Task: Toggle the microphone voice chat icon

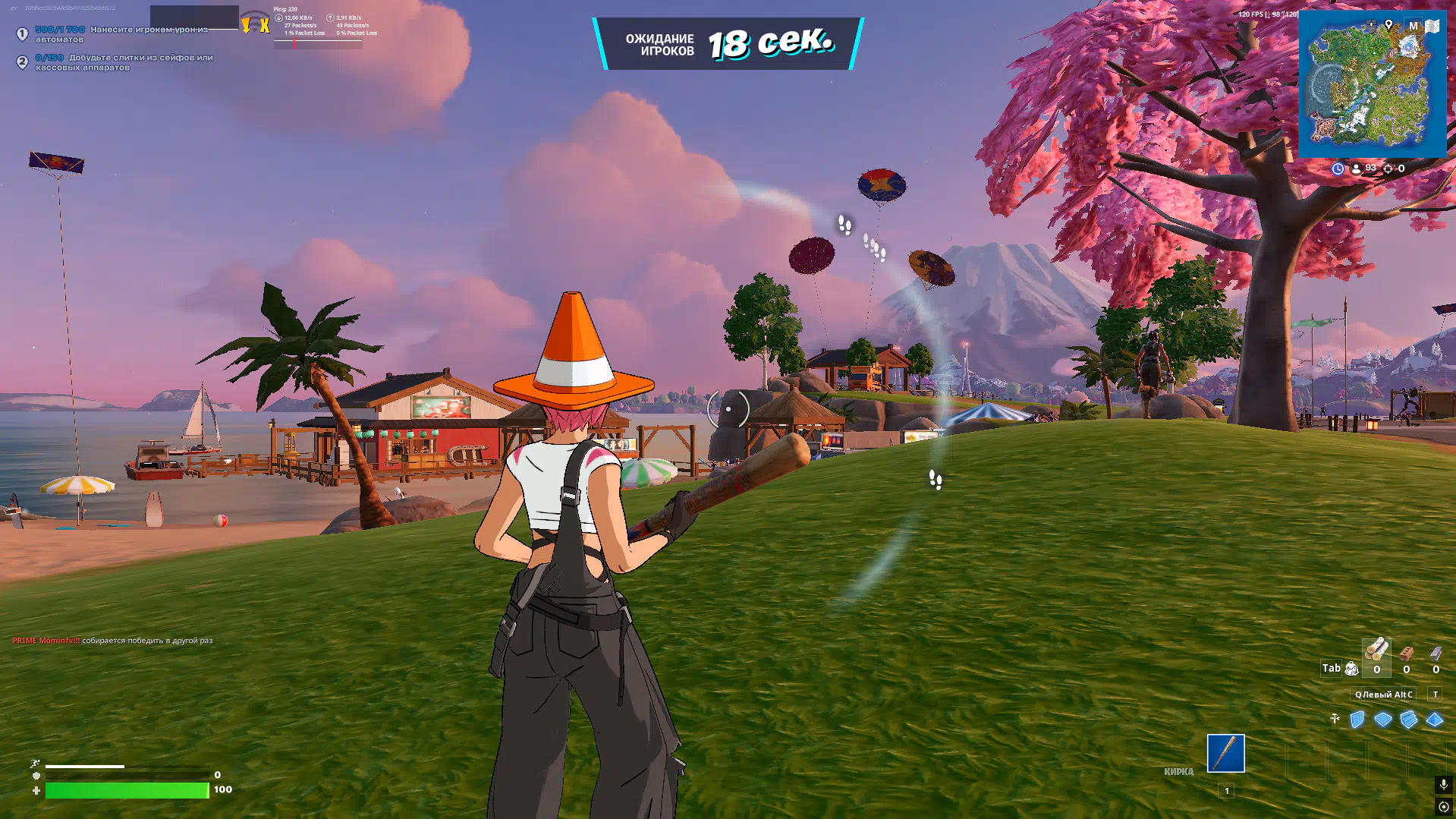Action: 1443,784
